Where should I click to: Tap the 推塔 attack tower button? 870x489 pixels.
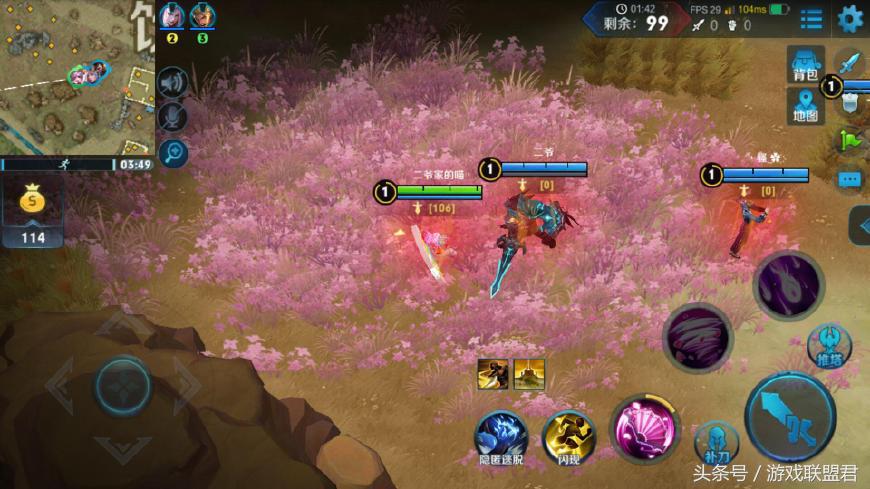pos(829,346)
